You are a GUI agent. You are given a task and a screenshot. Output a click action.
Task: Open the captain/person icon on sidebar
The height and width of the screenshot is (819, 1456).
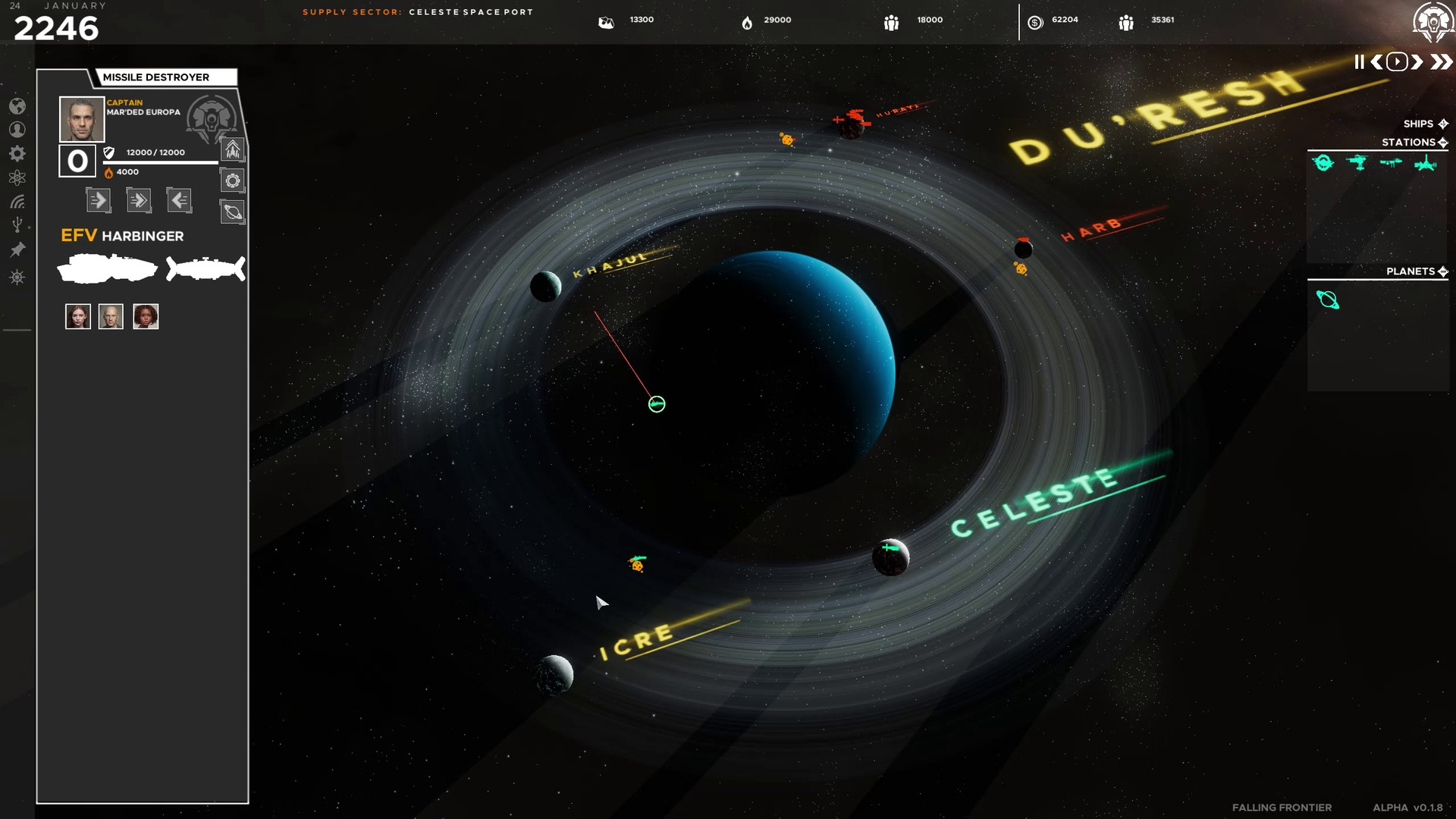17,129
